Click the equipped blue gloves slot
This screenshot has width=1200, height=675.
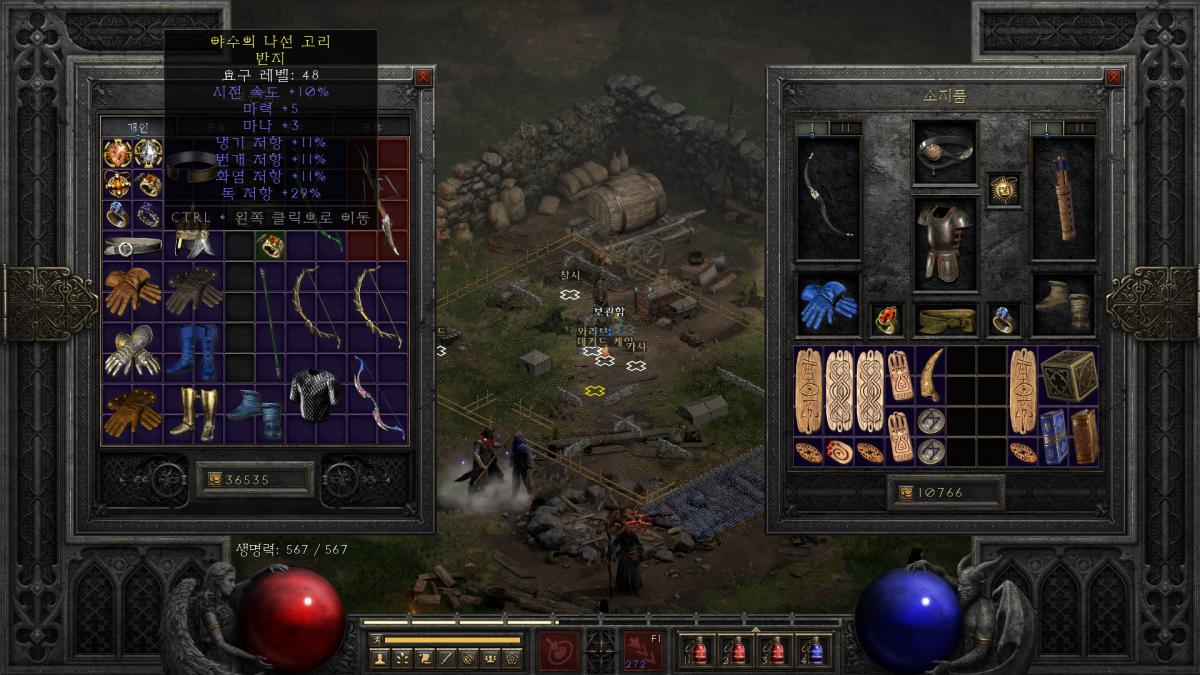point(828,303)
